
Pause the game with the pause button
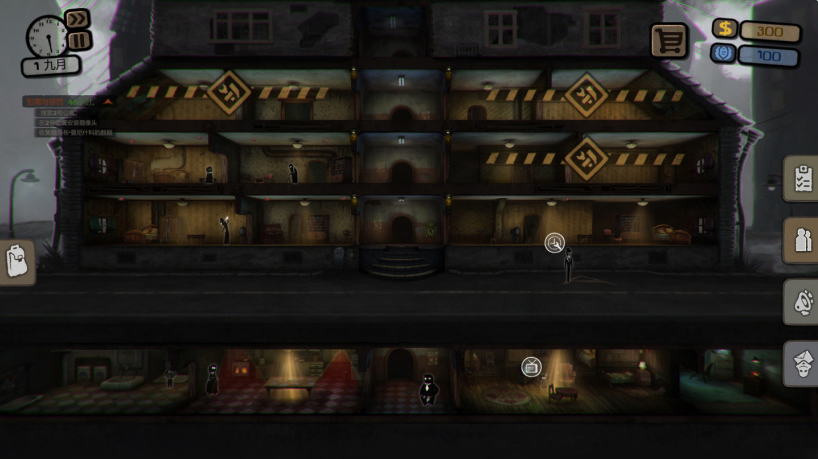[x=79, y=40]
